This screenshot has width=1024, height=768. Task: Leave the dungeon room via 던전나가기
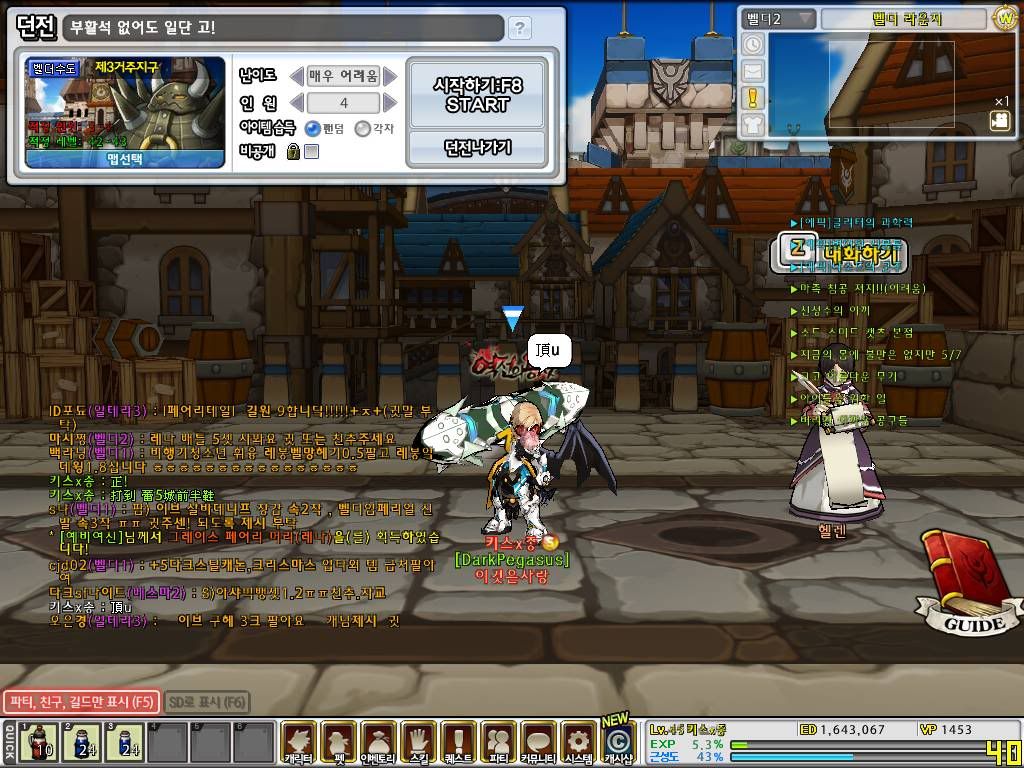point(477,148)
